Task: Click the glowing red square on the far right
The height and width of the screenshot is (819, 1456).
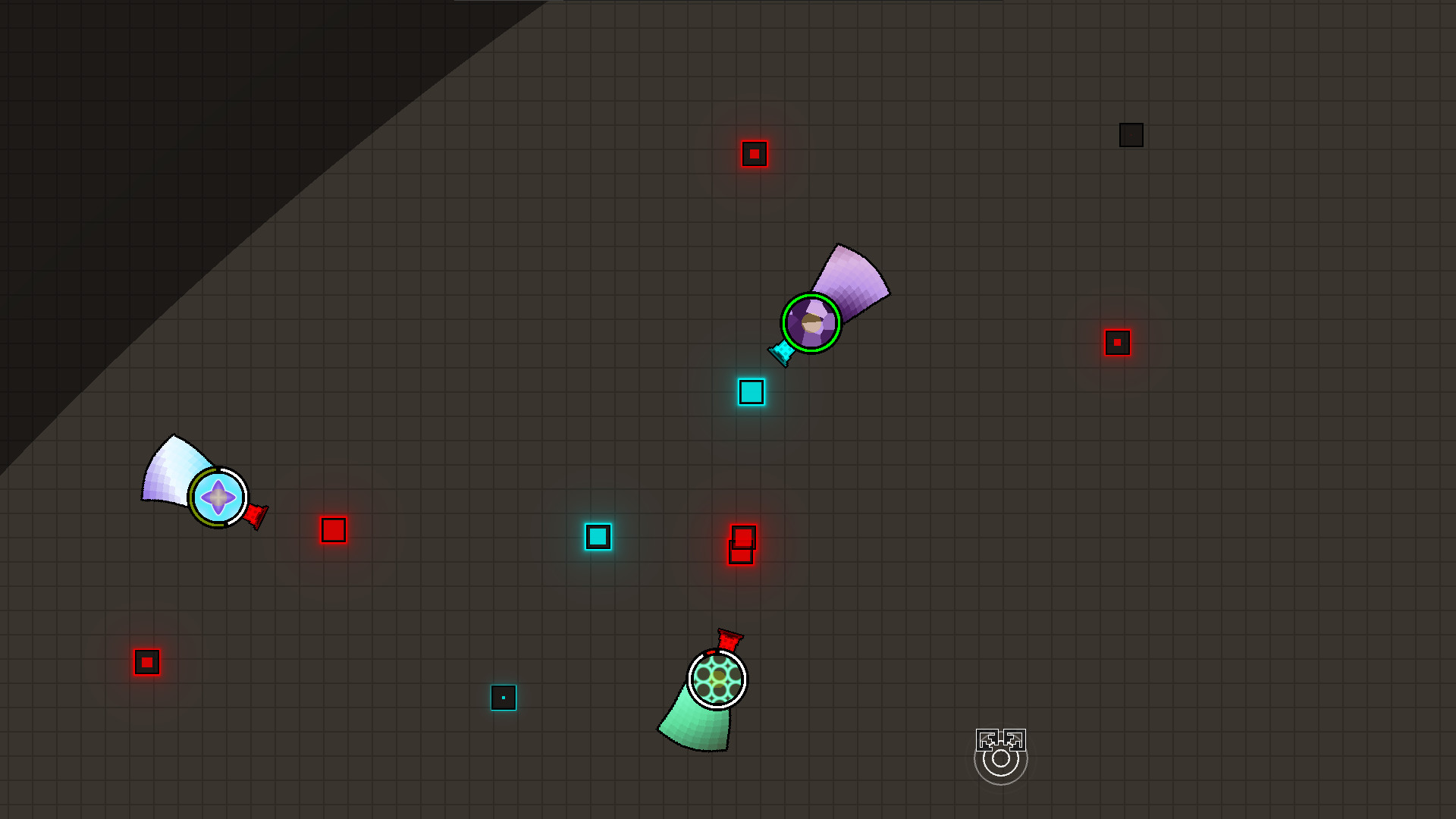Action: (x=1117, y=343)
